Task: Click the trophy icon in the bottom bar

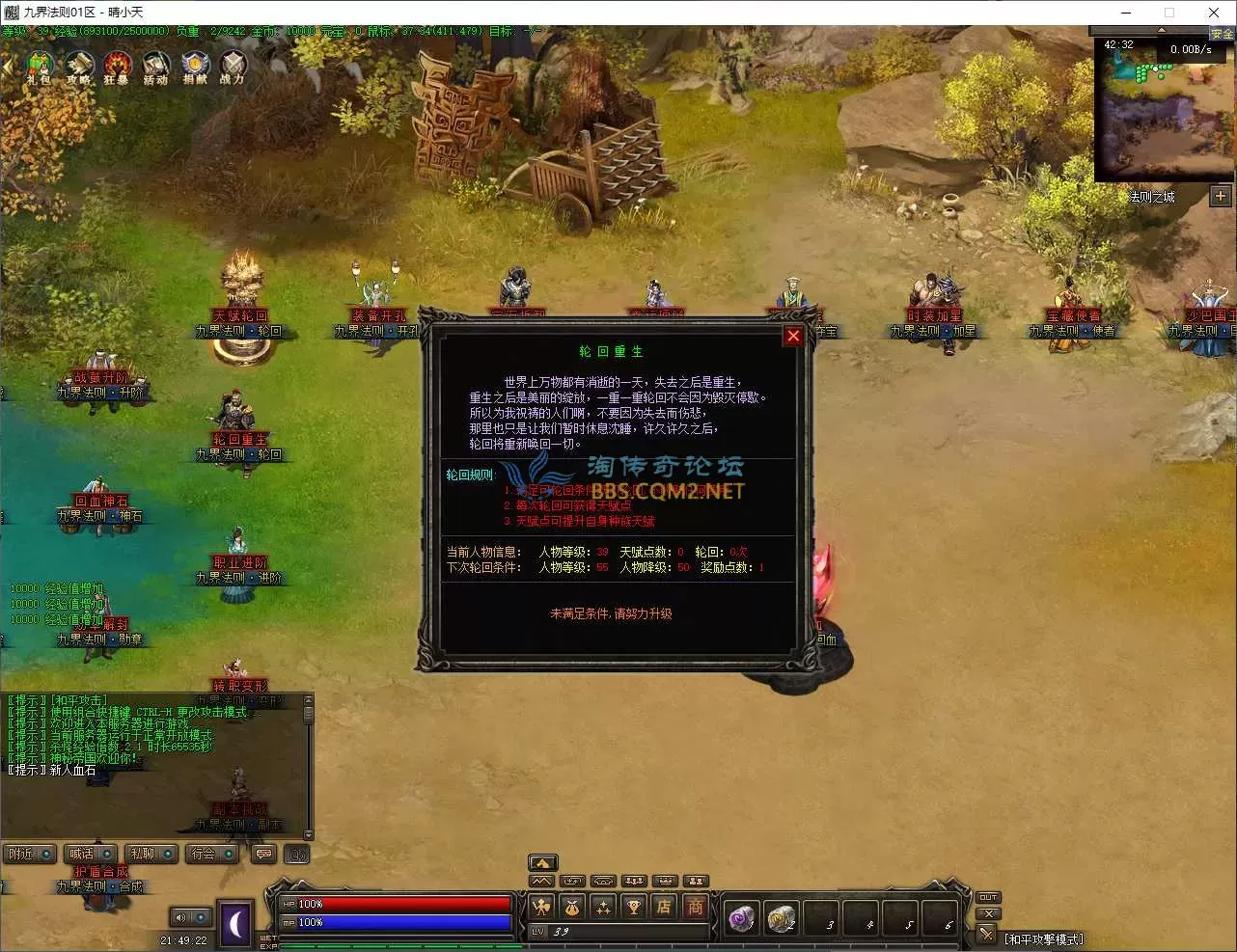Action: [x=633, y=907]
